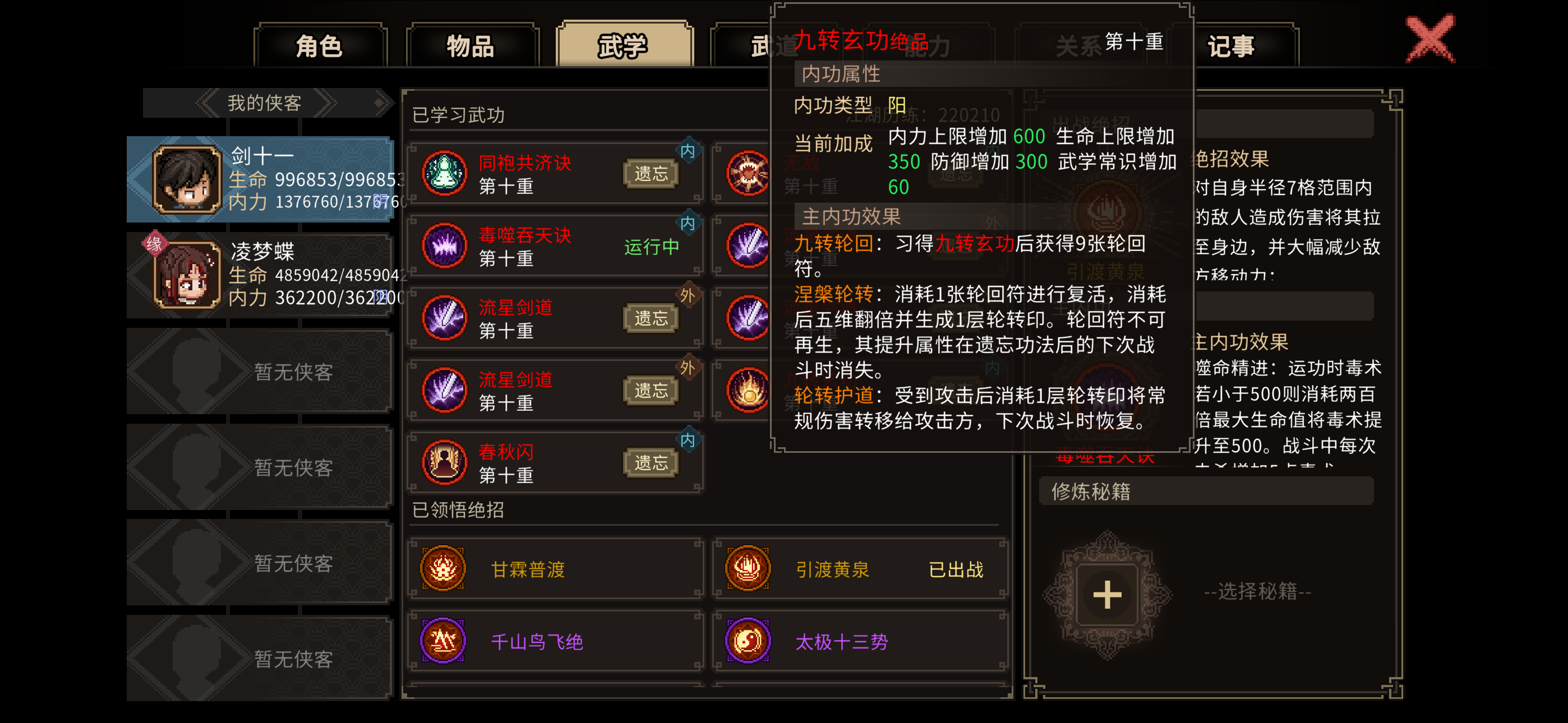Select the 春秋闪 skill icon
Image resolution: width=1568 pixels, height=723 pixels.
click(443, 461)
